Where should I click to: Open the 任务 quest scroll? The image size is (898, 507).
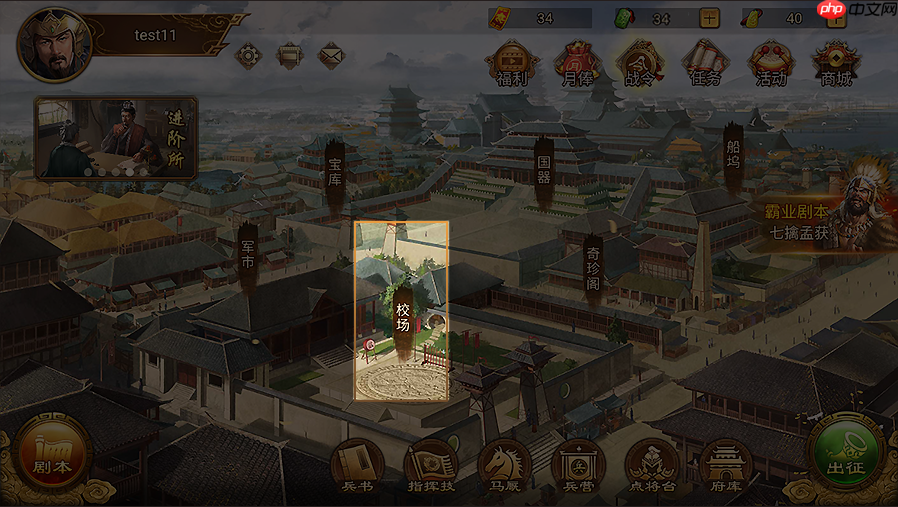(704, 63)
